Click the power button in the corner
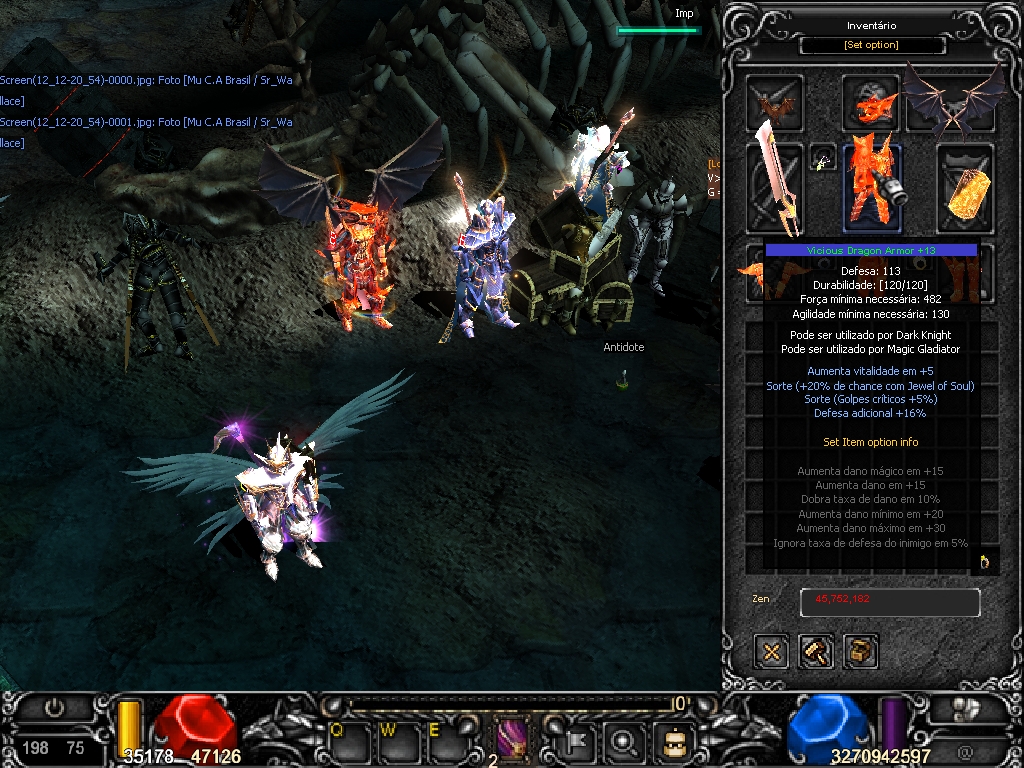 pyautogui.click(x=54, y=708)
